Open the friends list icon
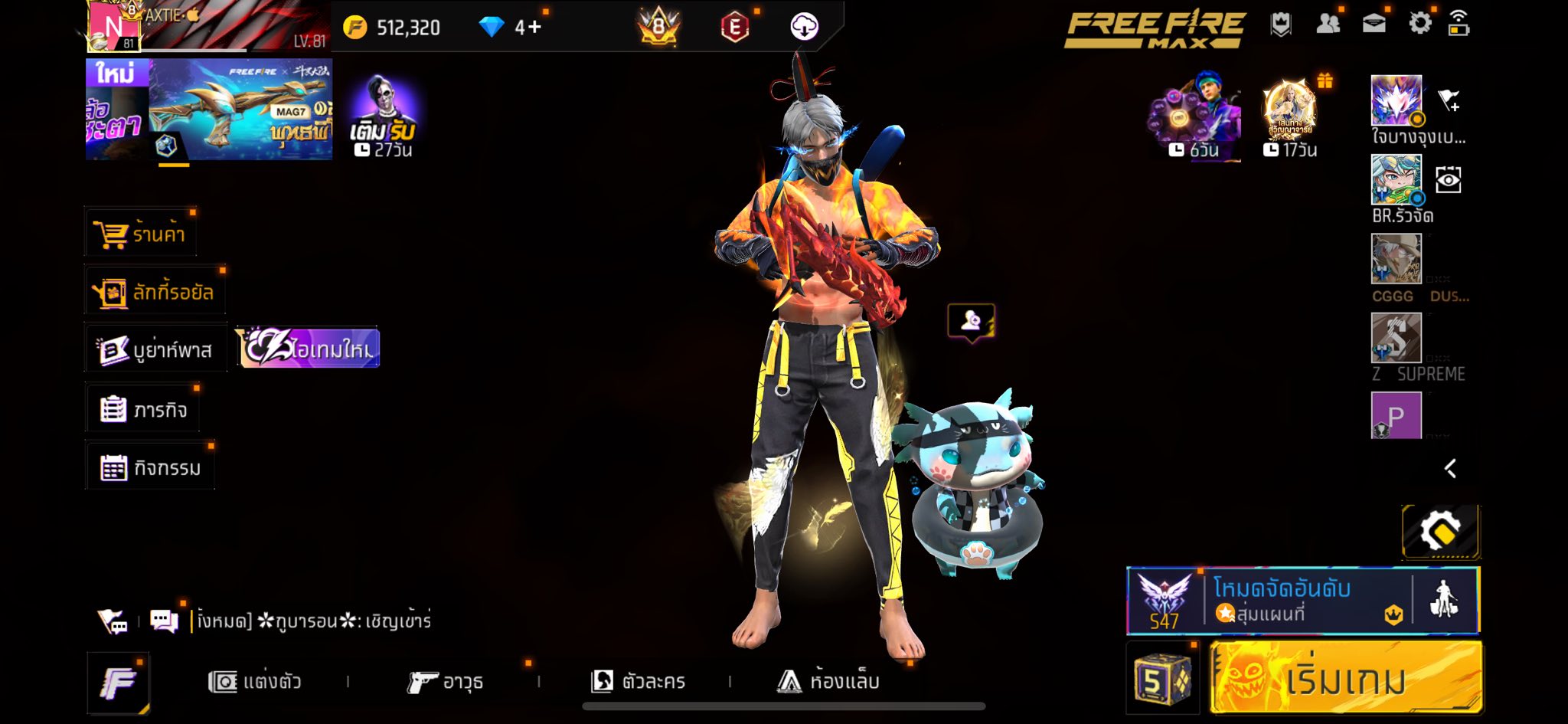The image size is (1568, 724). [x=1328, y=24]
